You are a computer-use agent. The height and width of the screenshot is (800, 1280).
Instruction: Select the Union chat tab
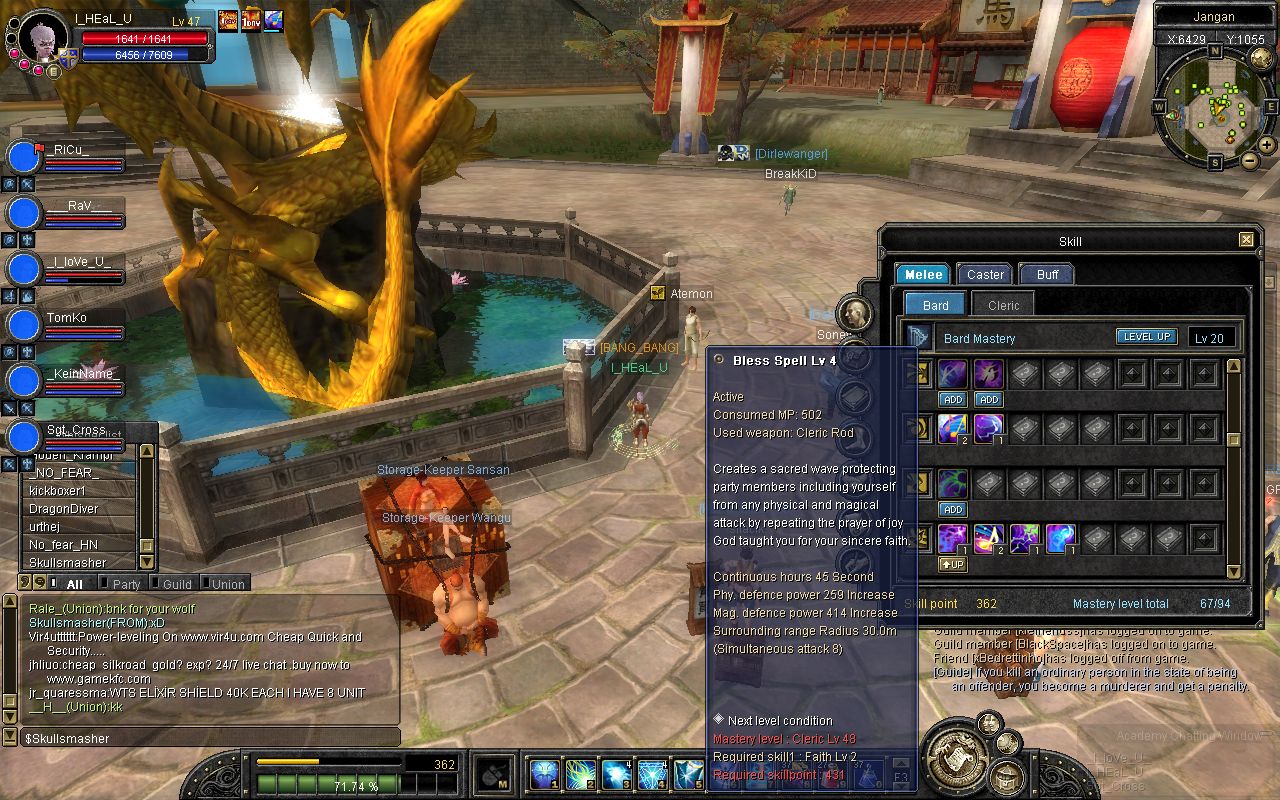(227, 584)
